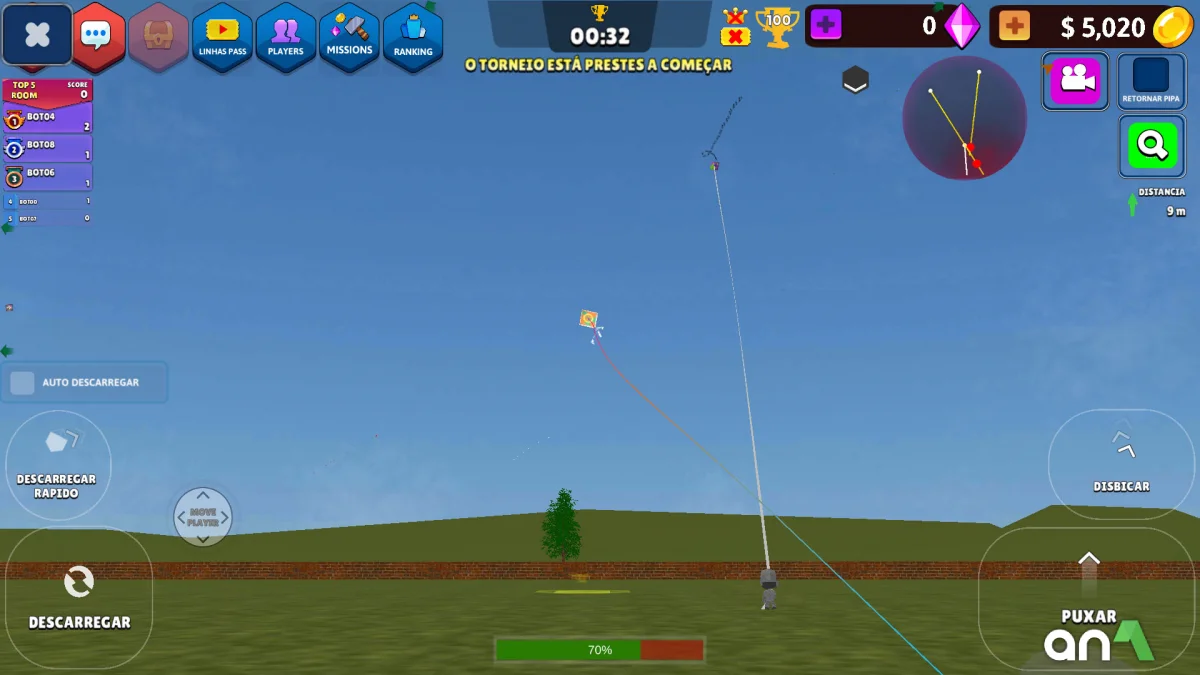
Task: Toggle the Auto Descarregar checkbox
Action: point(23,382)
